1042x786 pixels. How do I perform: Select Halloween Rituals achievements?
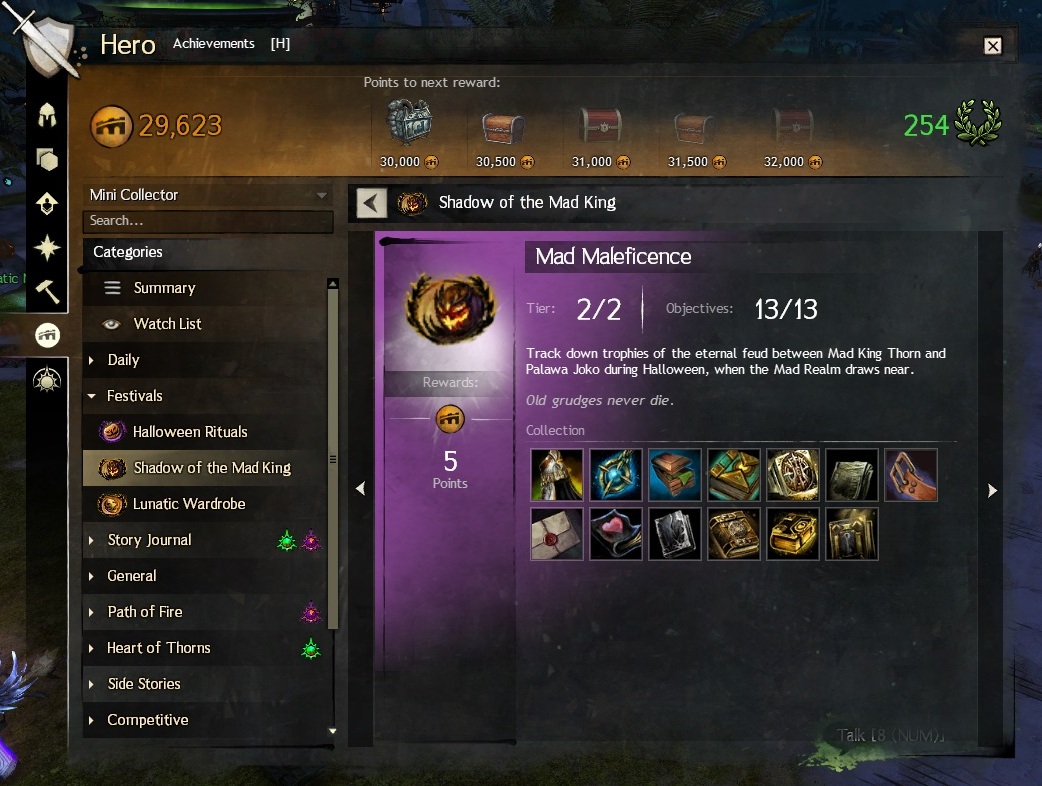[x=190, y=432]
